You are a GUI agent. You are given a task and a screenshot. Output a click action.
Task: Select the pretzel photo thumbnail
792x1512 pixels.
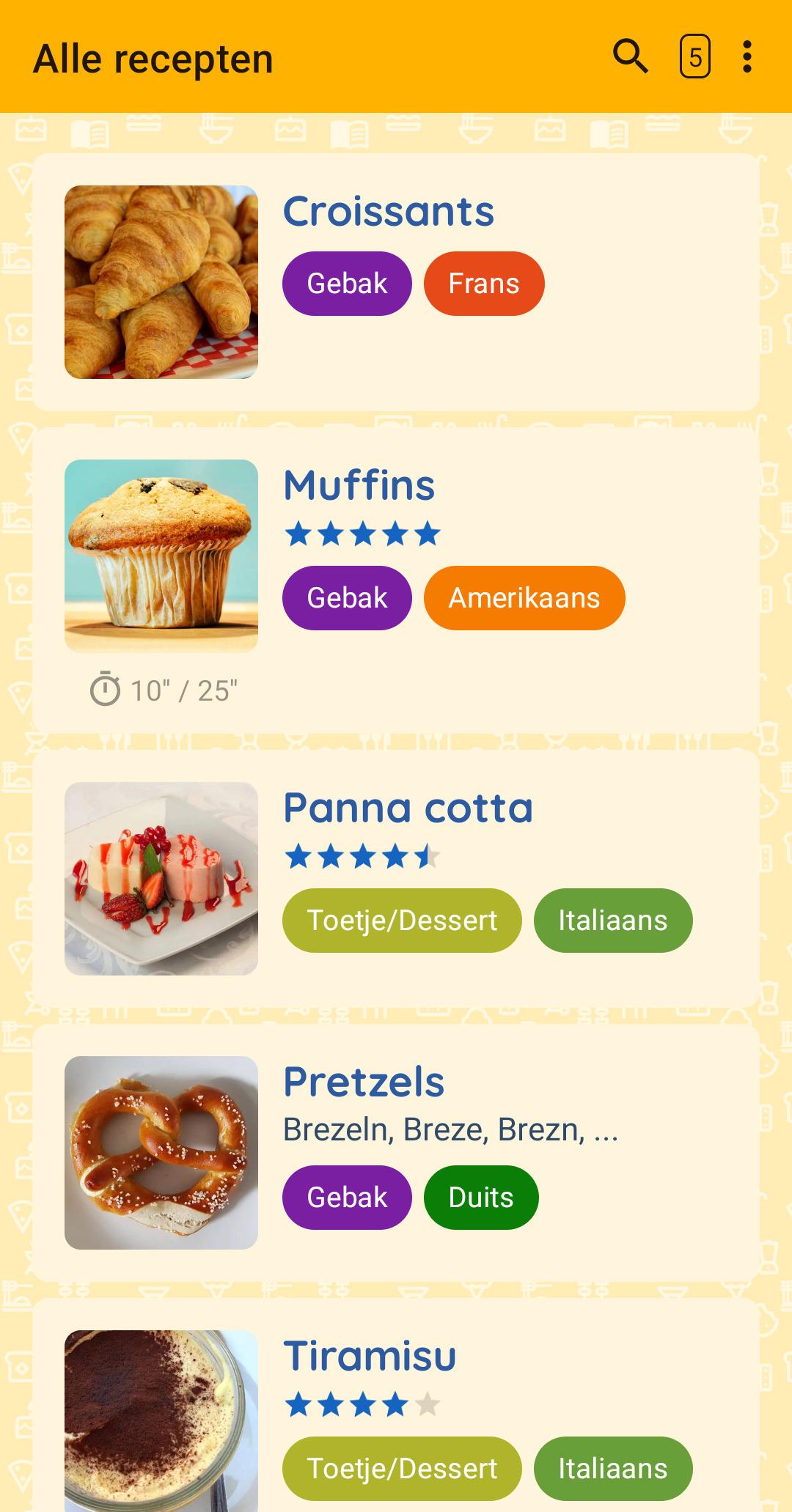[x=161, y=1152]
